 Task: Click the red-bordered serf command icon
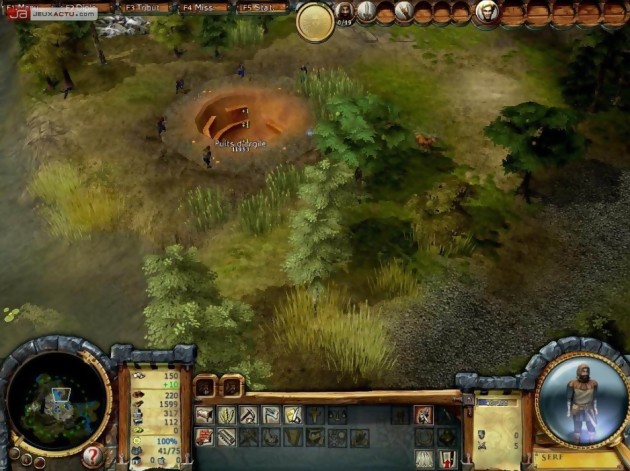(x=423, y=415)
